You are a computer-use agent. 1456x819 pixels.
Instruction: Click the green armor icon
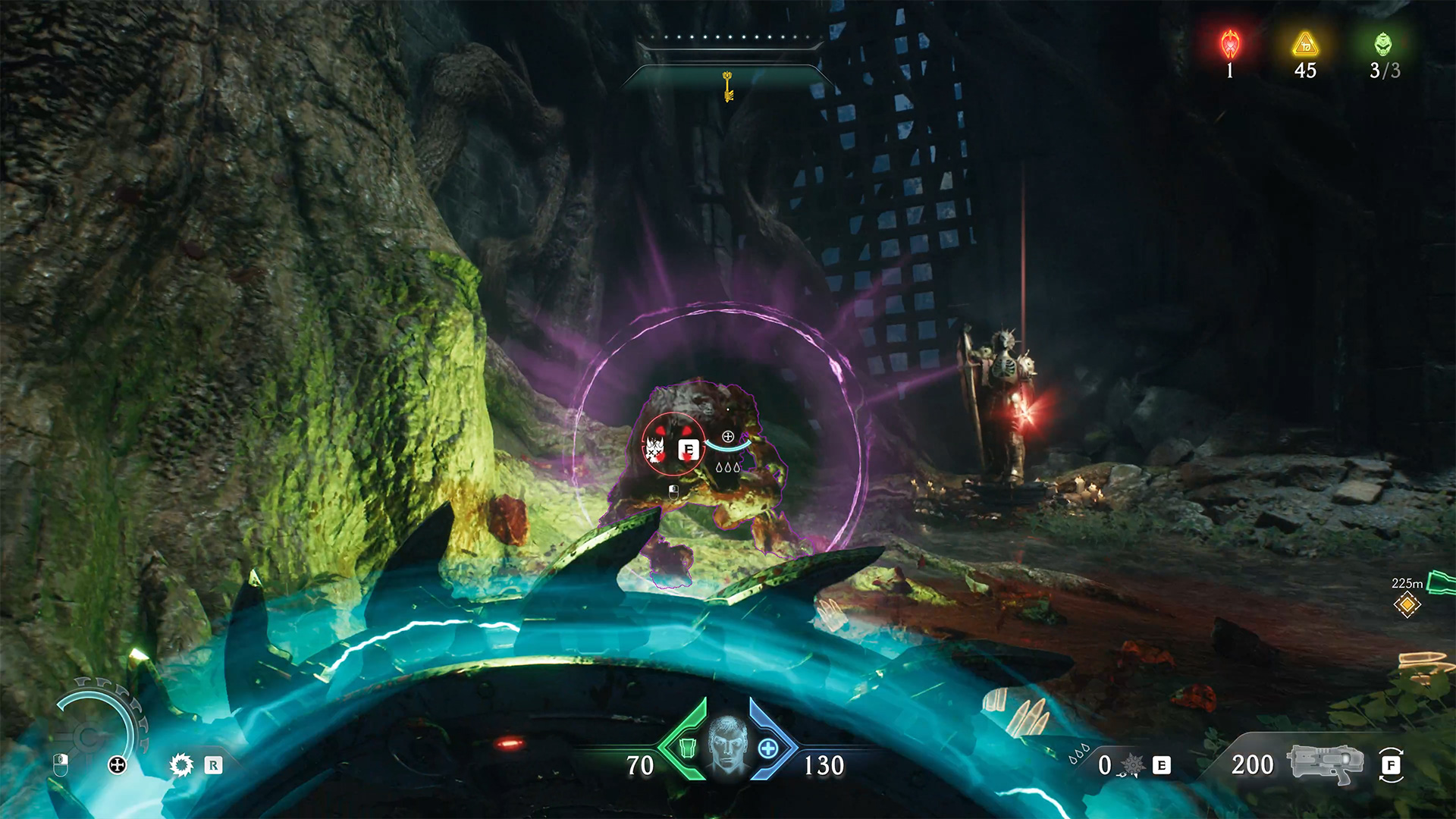pos(687,748)
